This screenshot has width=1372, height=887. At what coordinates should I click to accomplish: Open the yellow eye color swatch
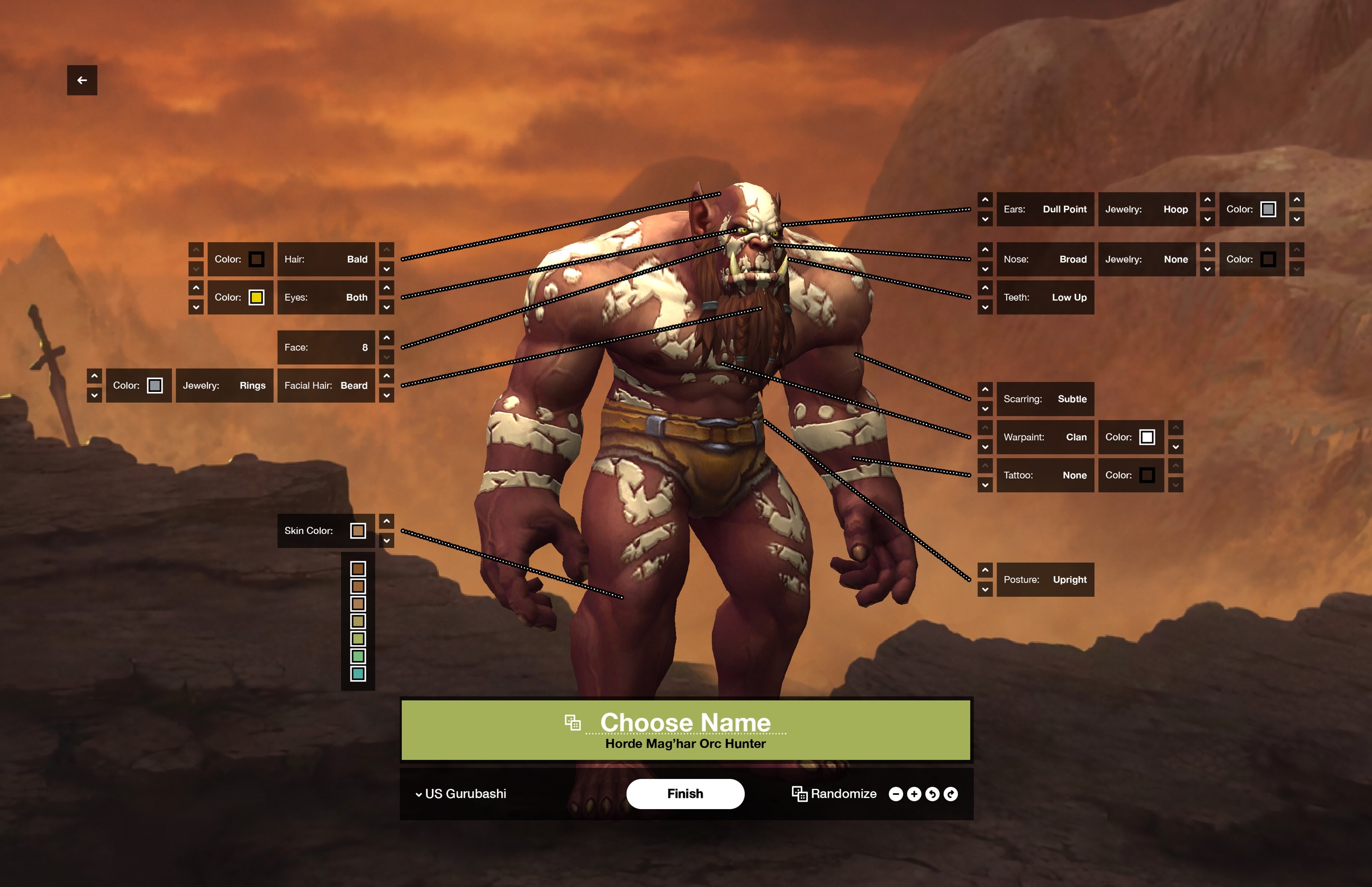(256, 297)
